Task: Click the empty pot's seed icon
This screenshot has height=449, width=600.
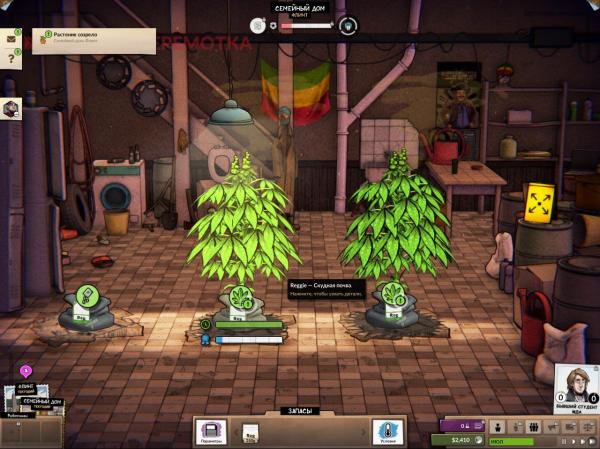Action: point(86,296)
